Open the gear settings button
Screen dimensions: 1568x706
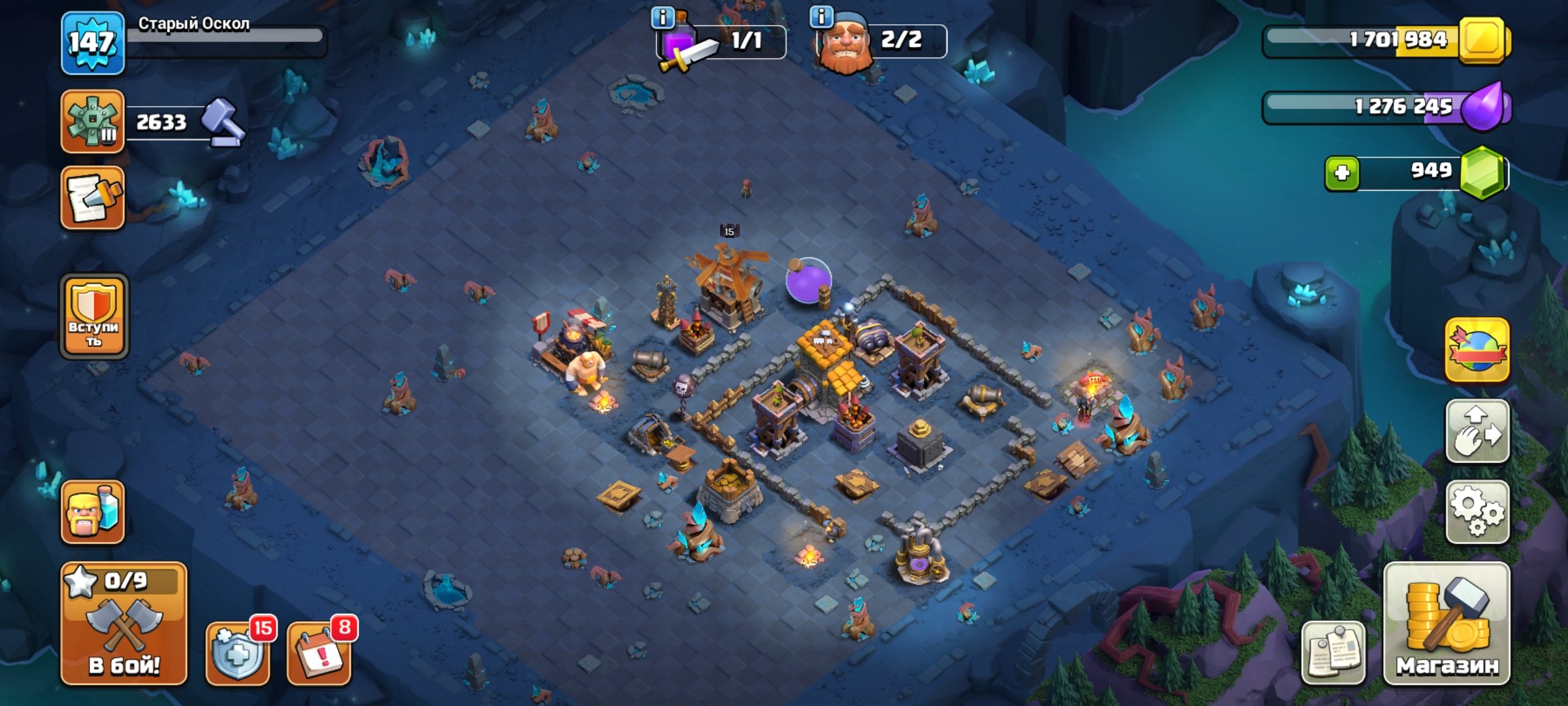1478,512
